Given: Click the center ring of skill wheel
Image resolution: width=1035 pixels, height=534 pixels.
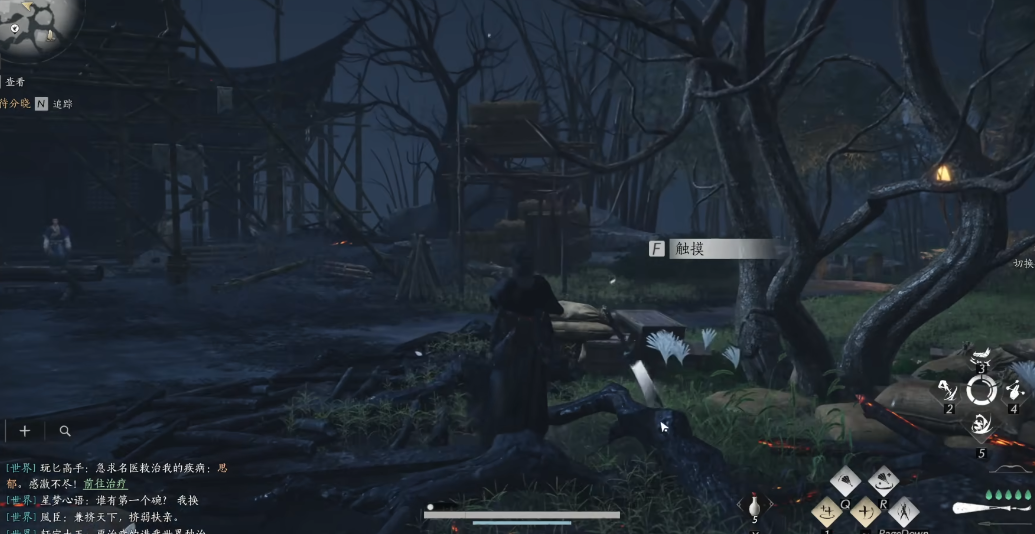Looking at the screenshot, I should (x=981, y=391).
